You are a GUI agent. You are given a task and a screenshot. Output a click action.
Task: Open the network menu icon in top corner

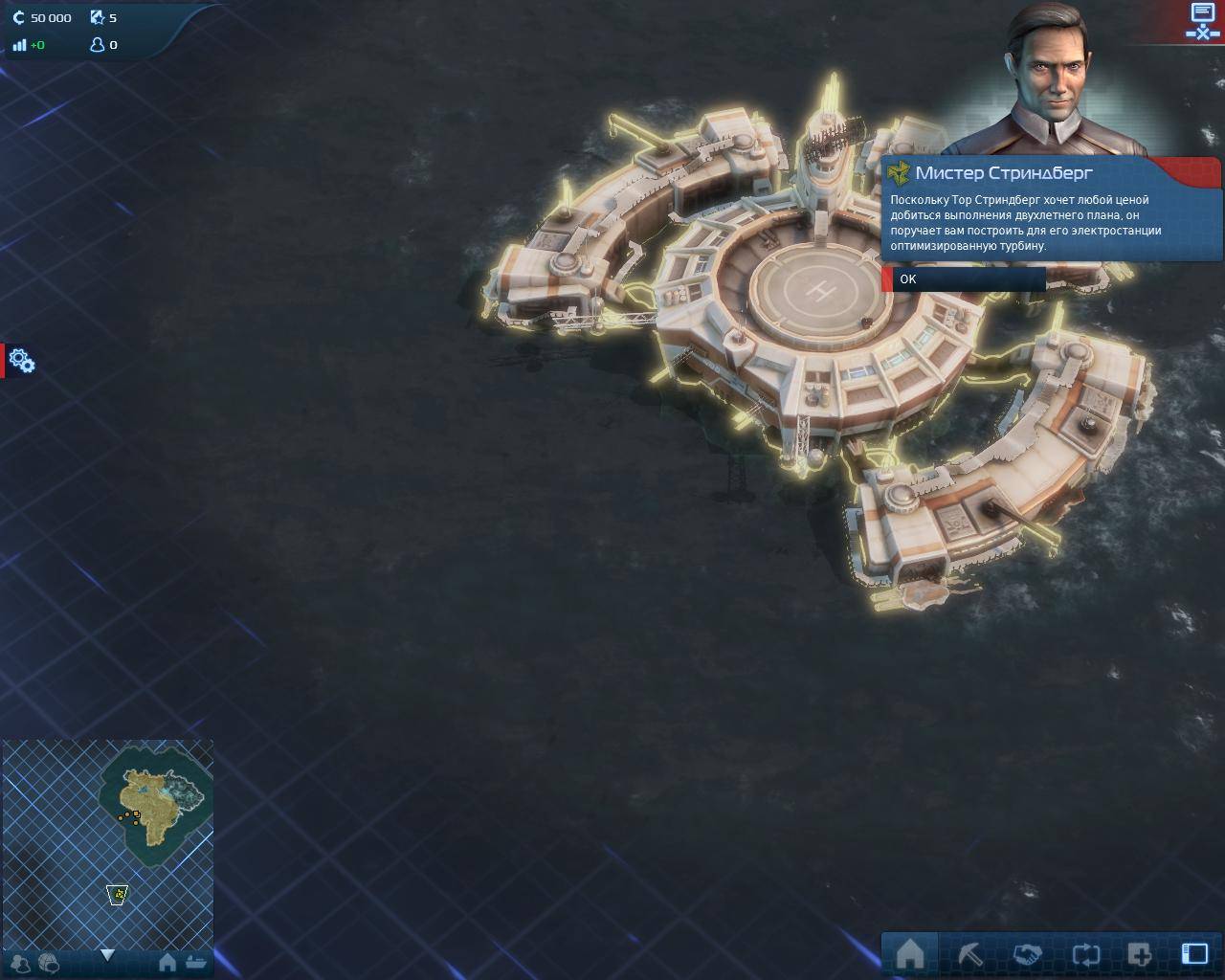pos(1202,21)
